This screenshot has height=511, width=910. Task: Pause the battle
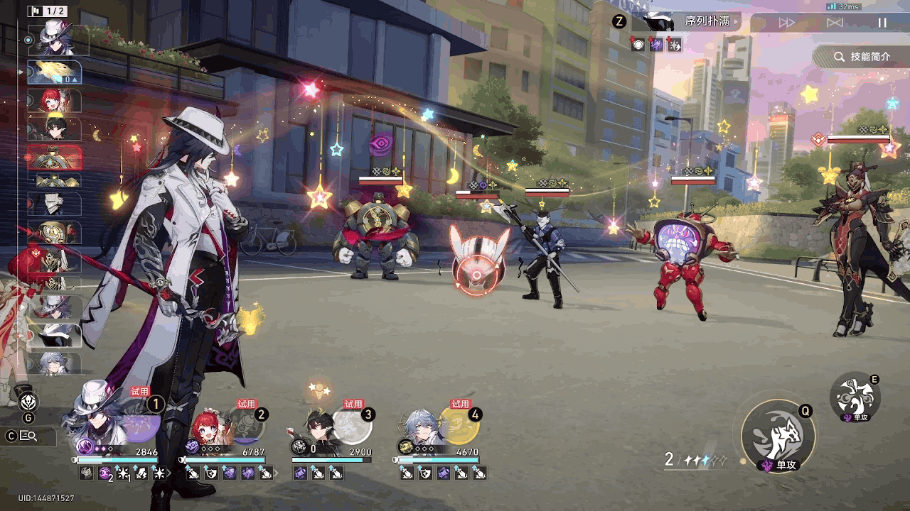click(x=882, y=22)
